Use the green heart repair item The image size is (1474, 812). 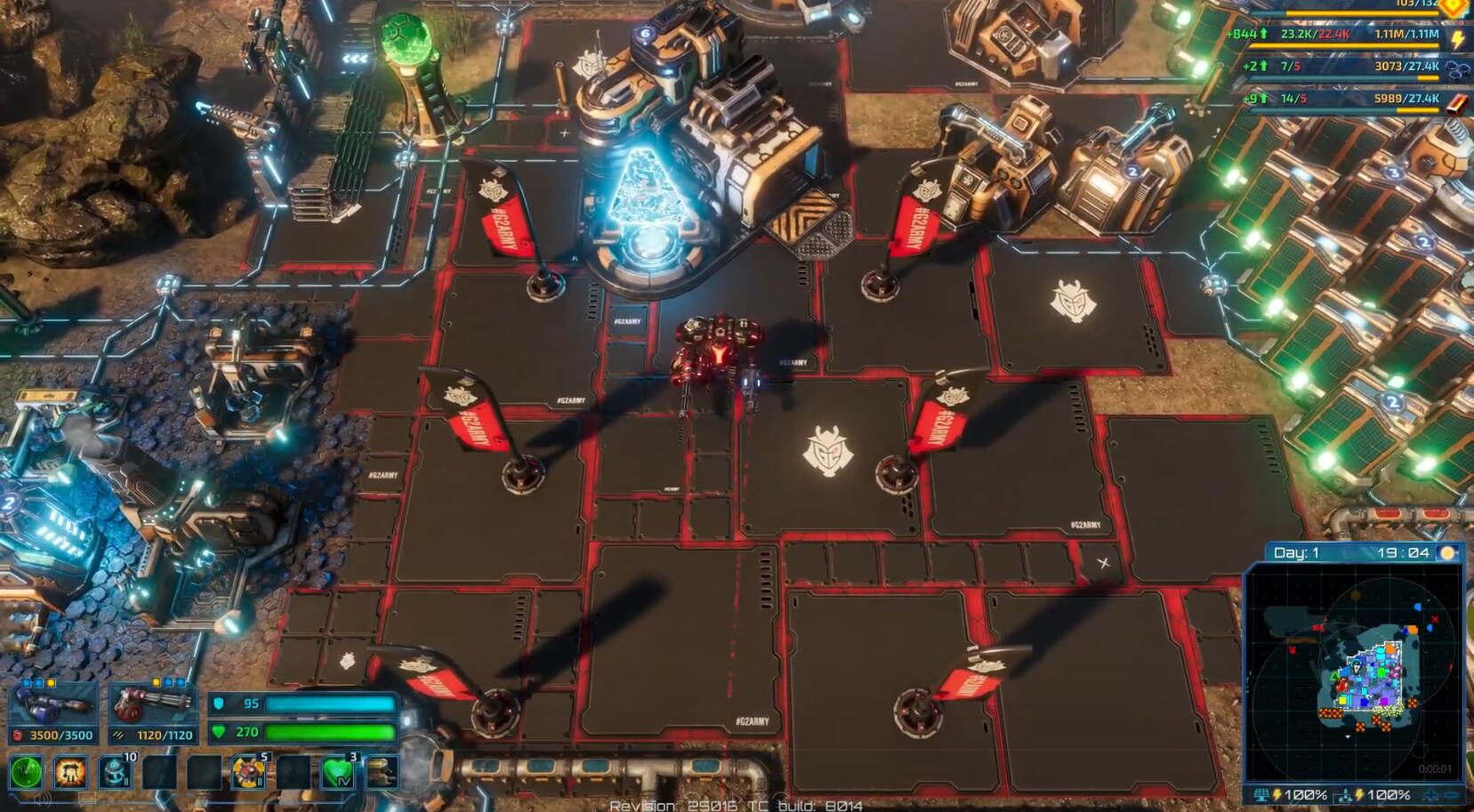tap(338, 771)
